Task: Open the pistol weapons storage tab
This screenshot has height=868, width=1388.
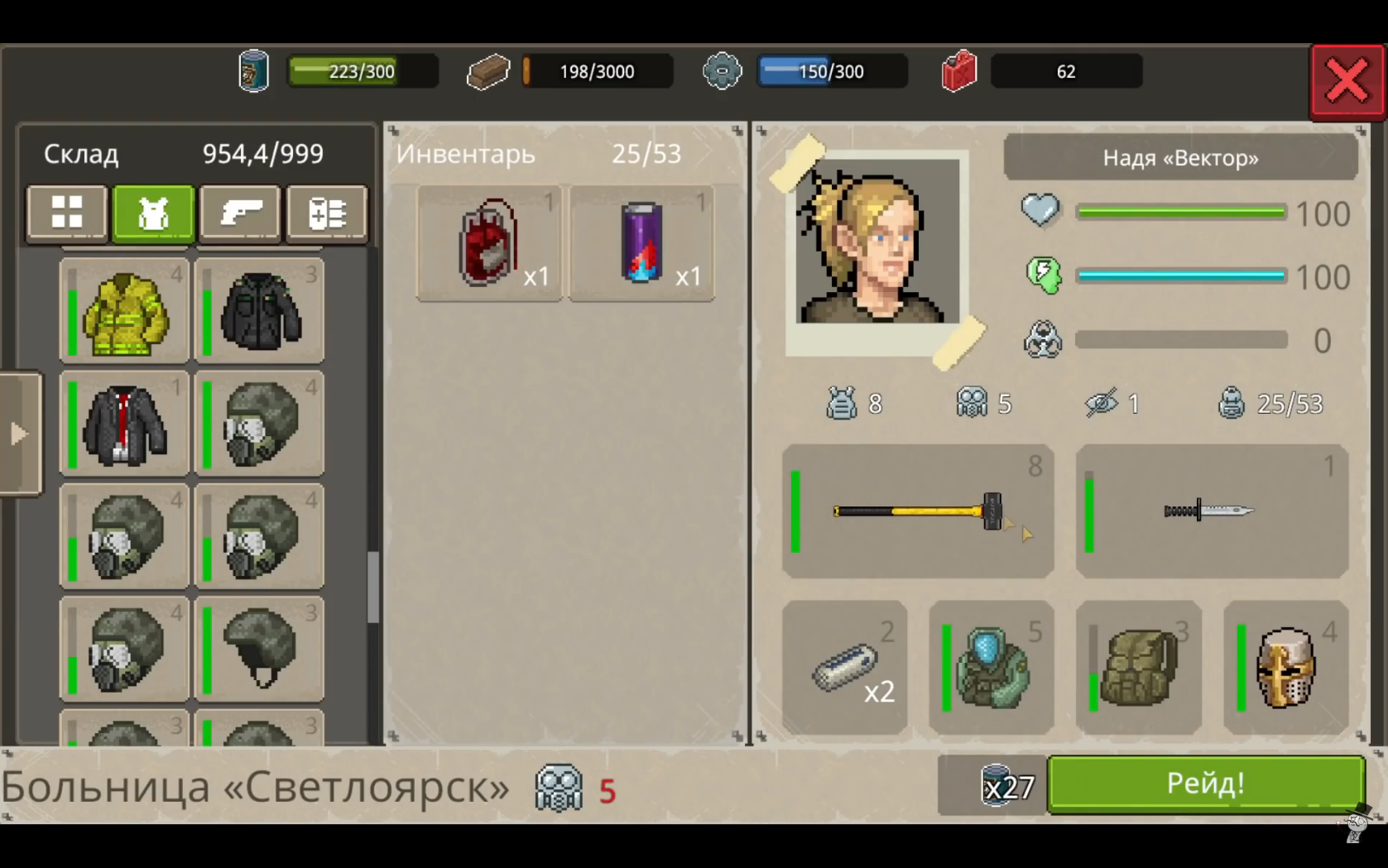Action: pos(240,213)
